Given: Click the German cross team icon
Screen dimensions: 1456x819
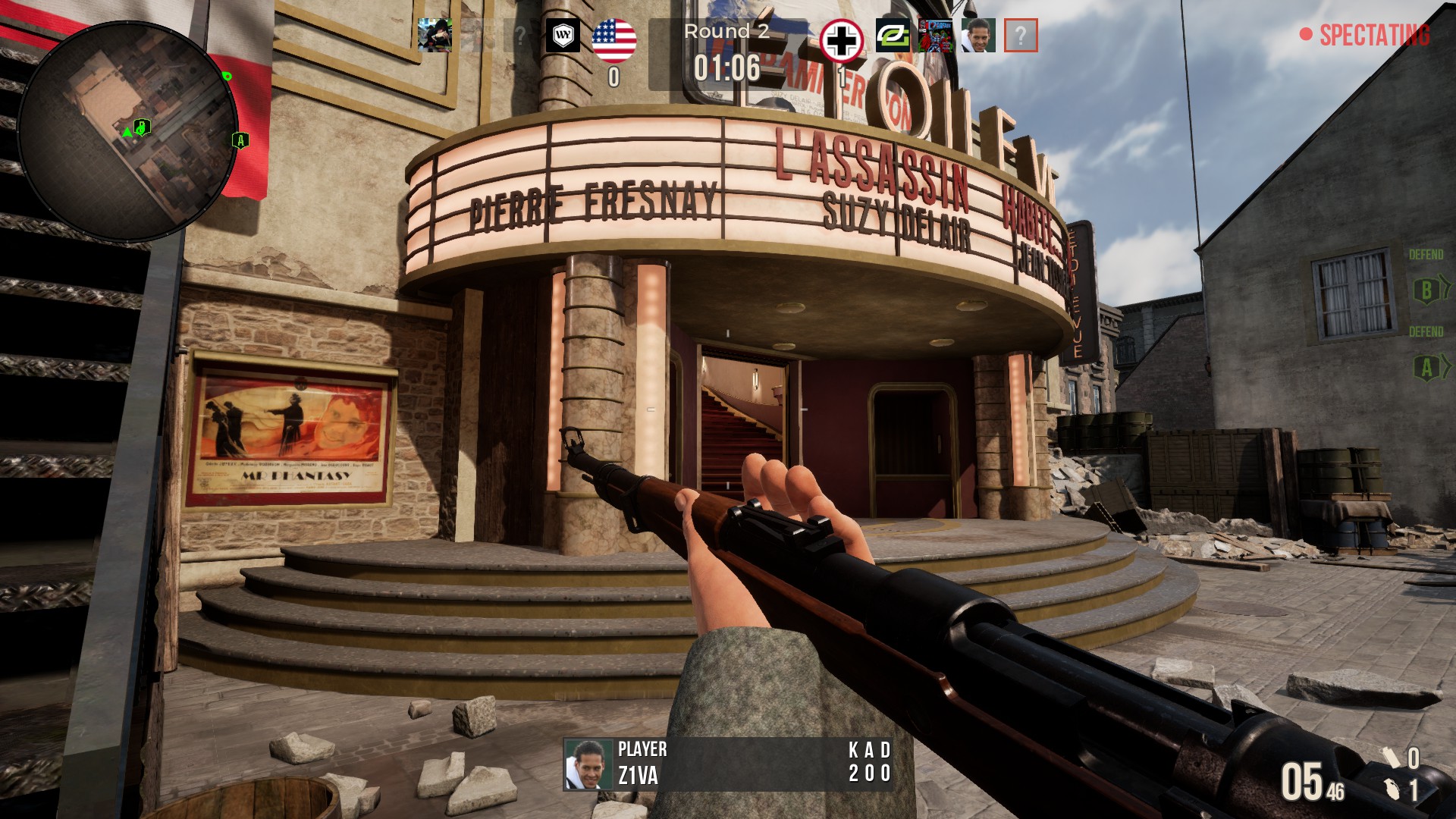Looking at the screenshot, I should 841,40.
